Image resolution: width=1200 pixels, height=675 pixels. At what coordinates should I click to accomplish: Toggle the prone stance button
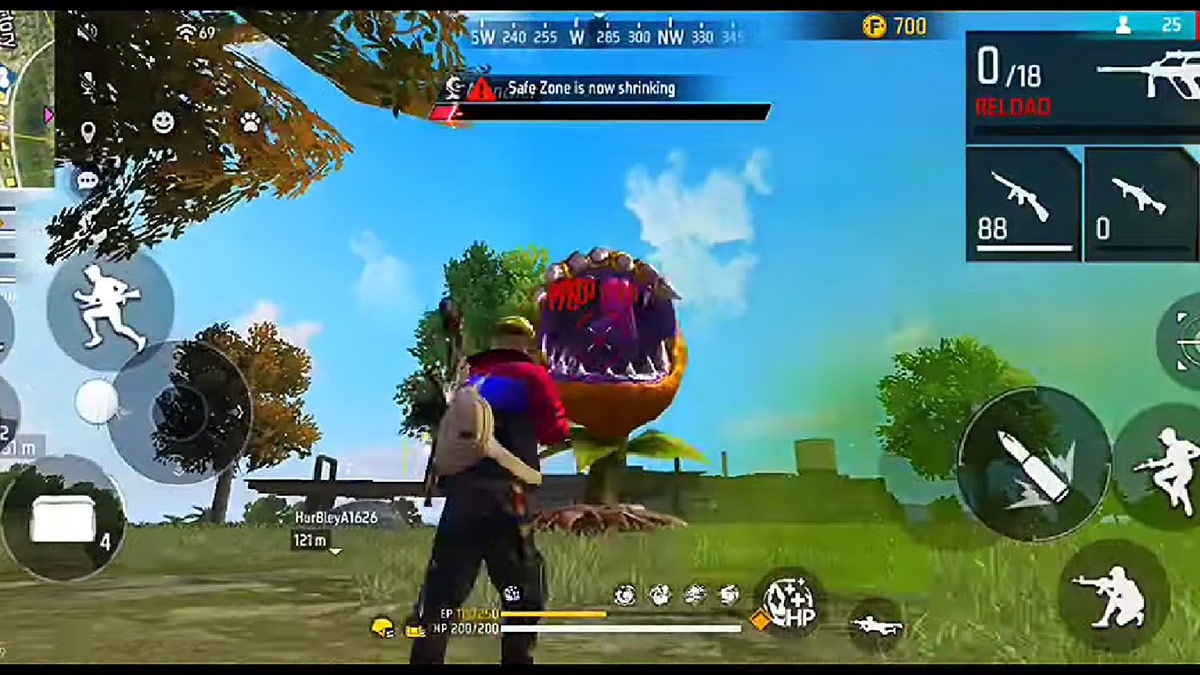click(x=877, y=626)
